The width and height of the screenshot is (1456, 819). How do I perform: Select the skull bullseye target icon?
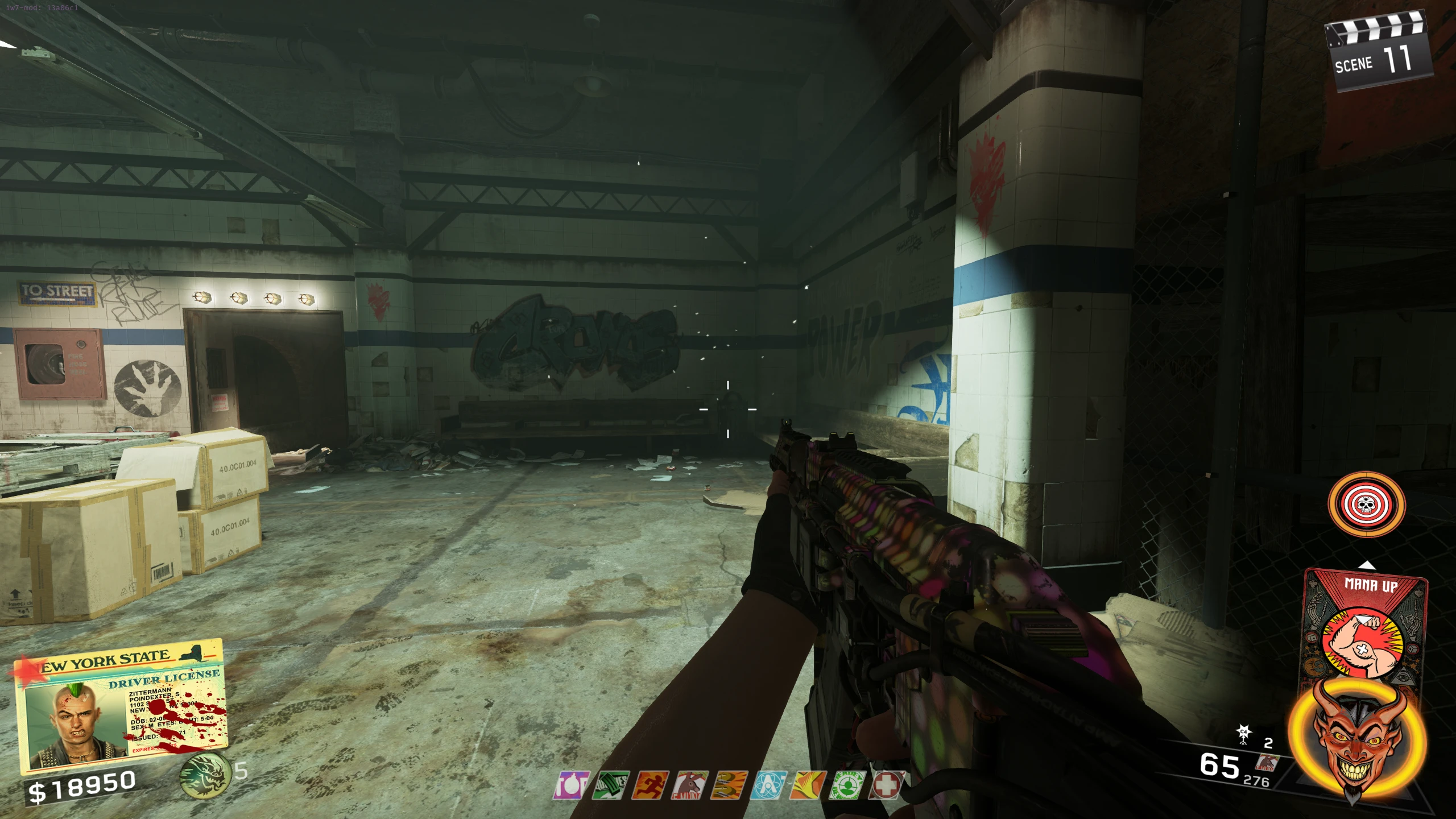(x=1366, y=504)
